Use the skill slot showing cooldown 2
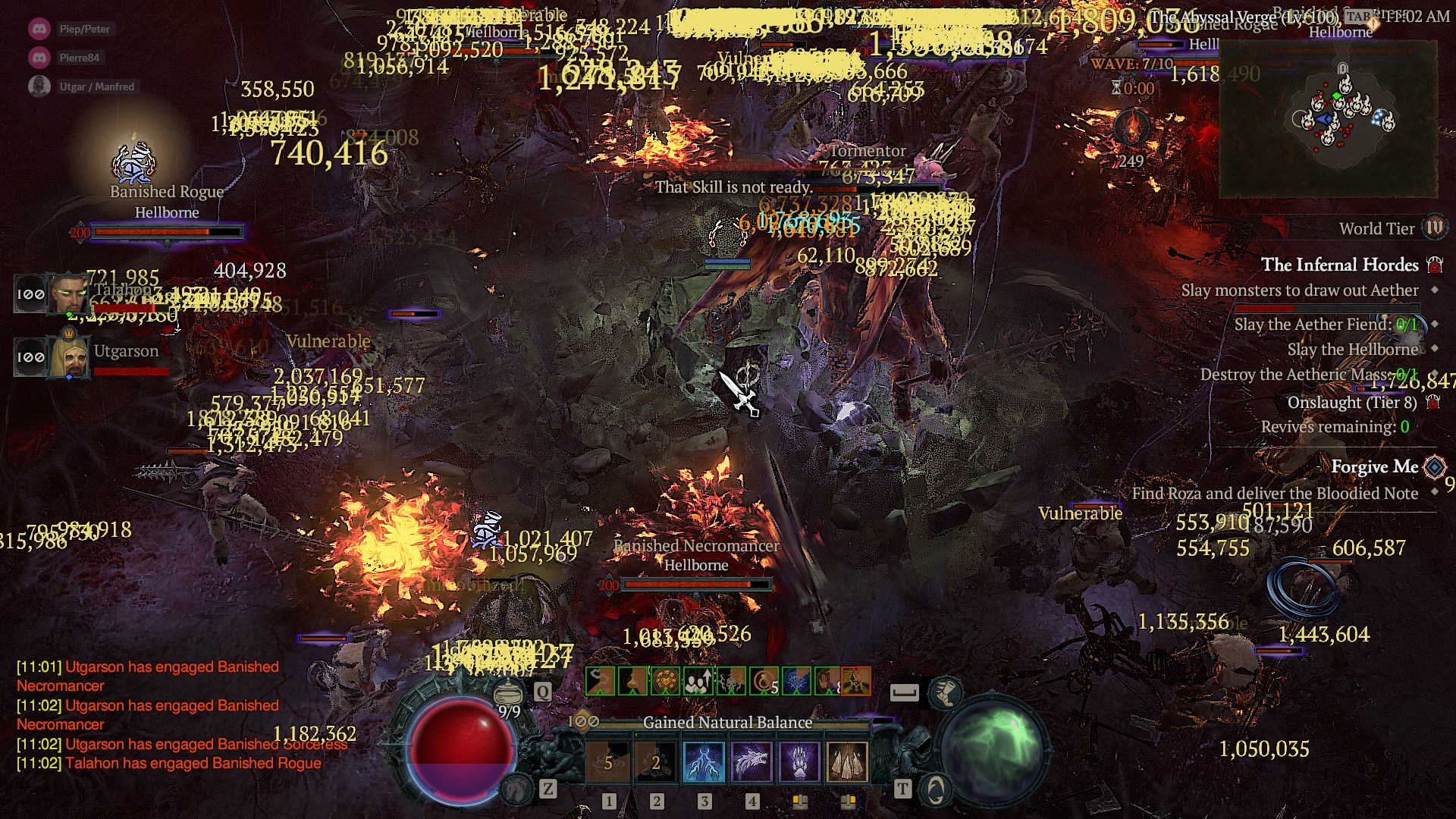Image resolution: width=1456 pixels, height=819 pixels. tap(656, 761)
